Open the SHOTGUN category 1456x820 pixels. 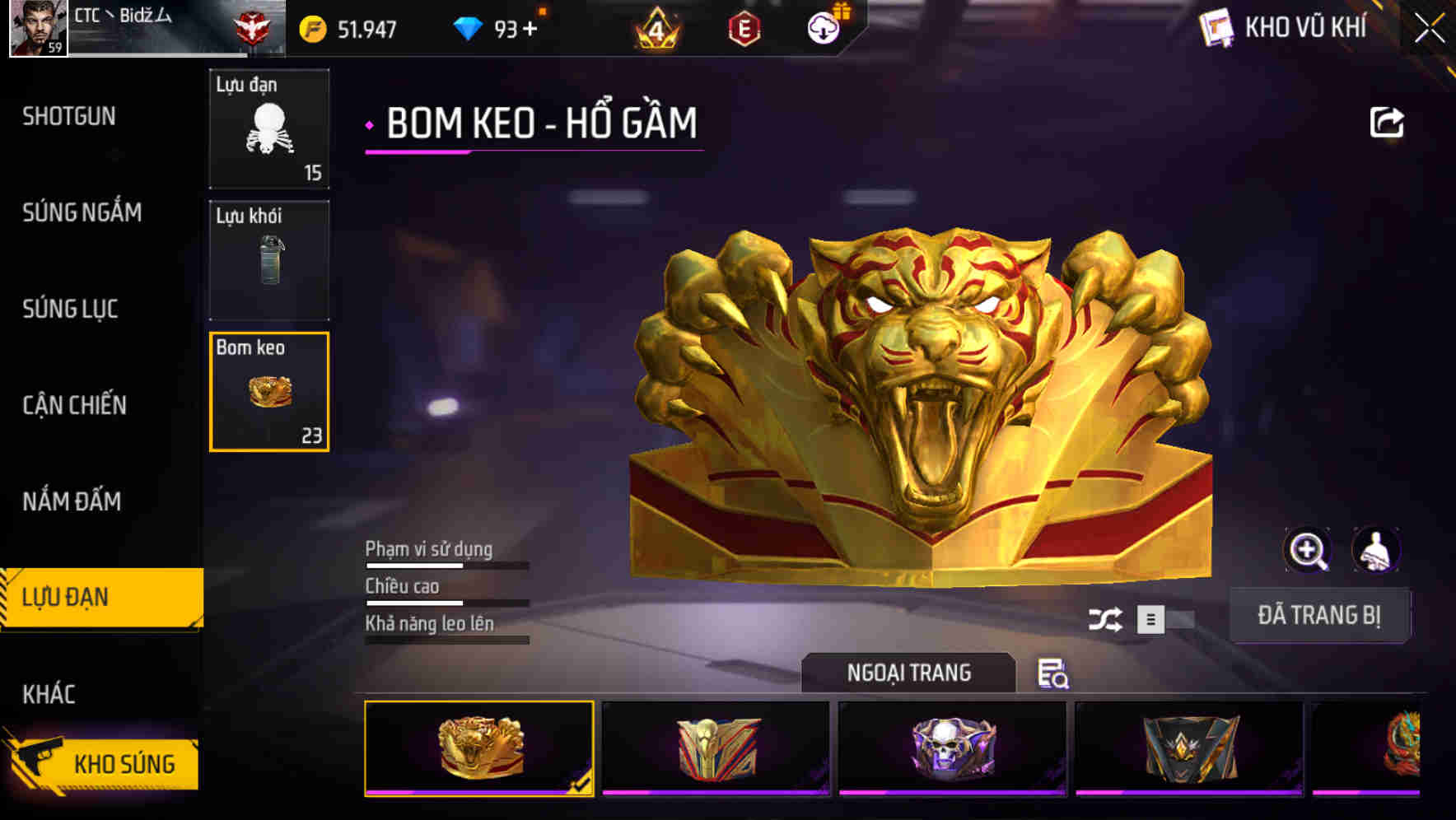point(69,116)
